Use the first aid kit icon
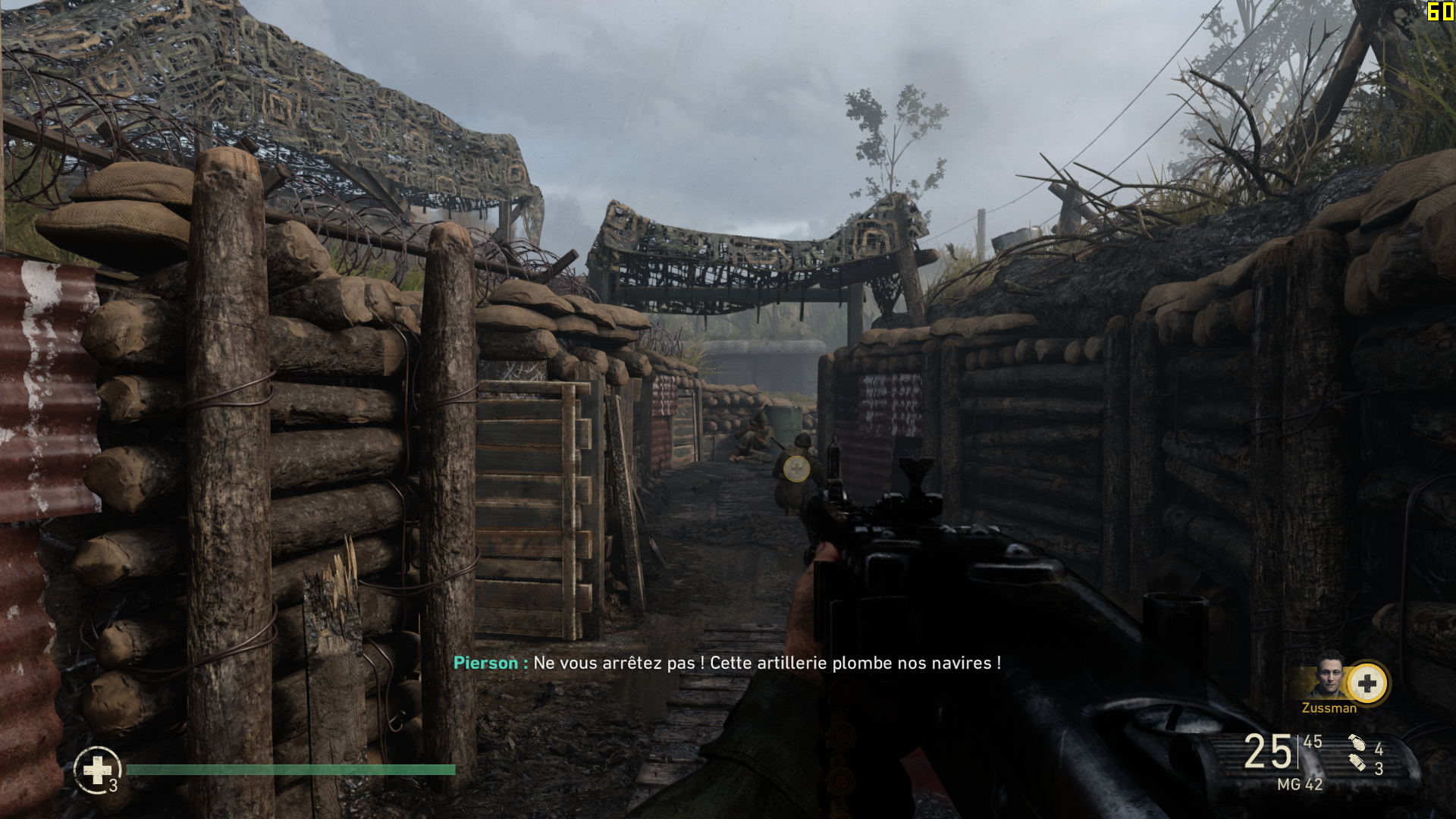The width and height of the screenshot is (1456, 819). 97,770
